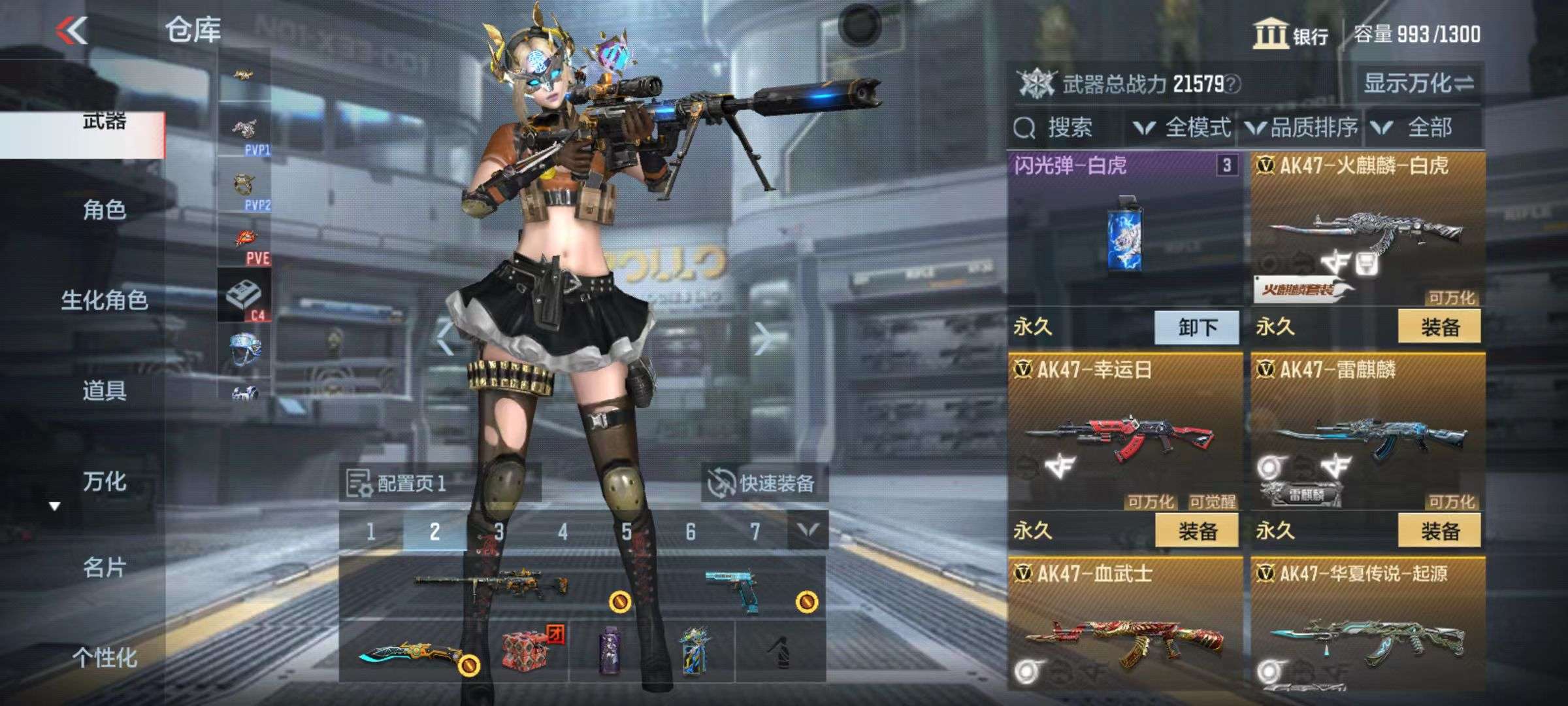Open the 全模式 mode dropdown
1568x706 pixels.
(x=1183, y=127)
